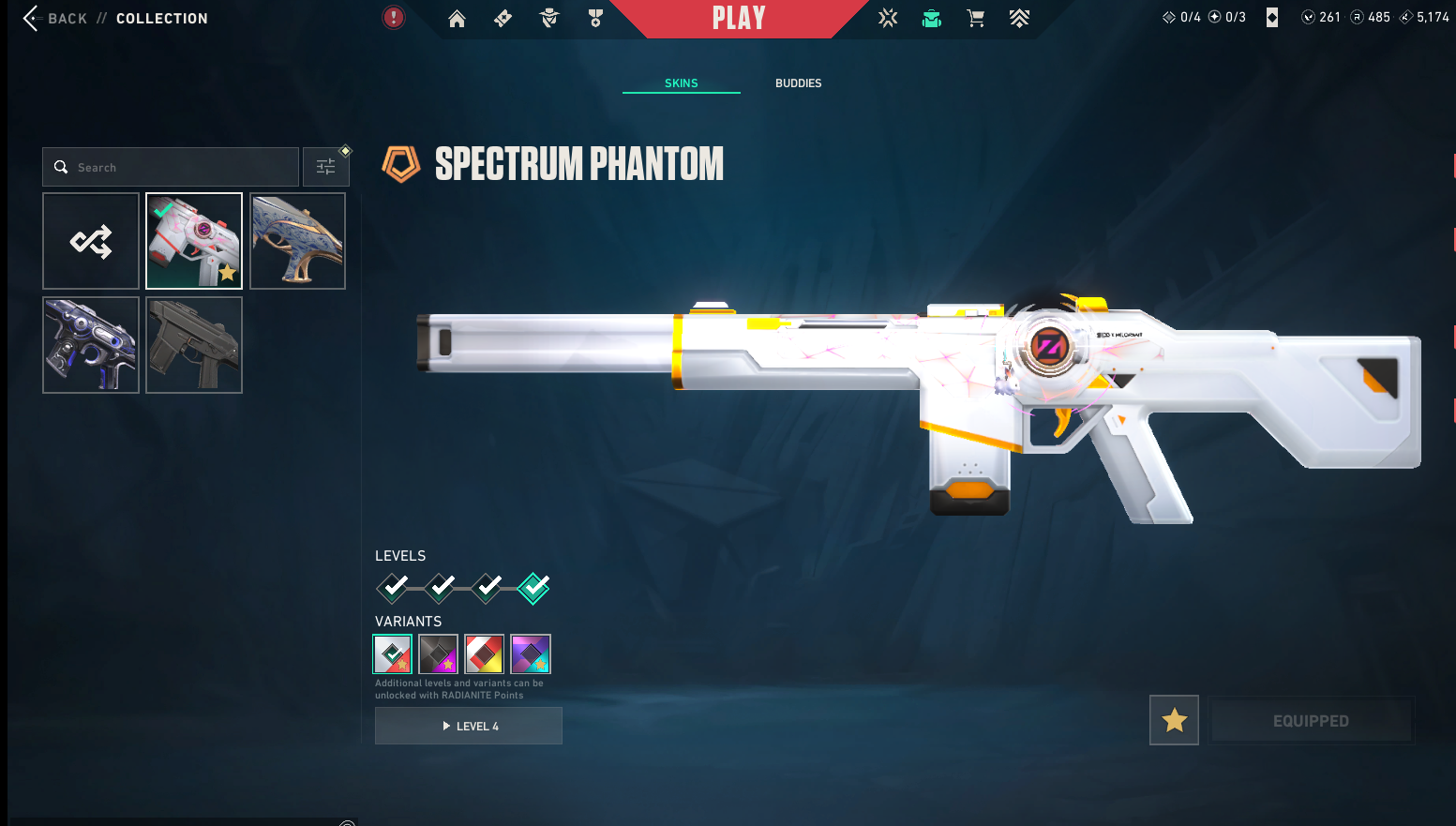Image resolution: width=1456 pixels, height=826 pixels.
Task: Open the collection filter options
Action: 325,166
